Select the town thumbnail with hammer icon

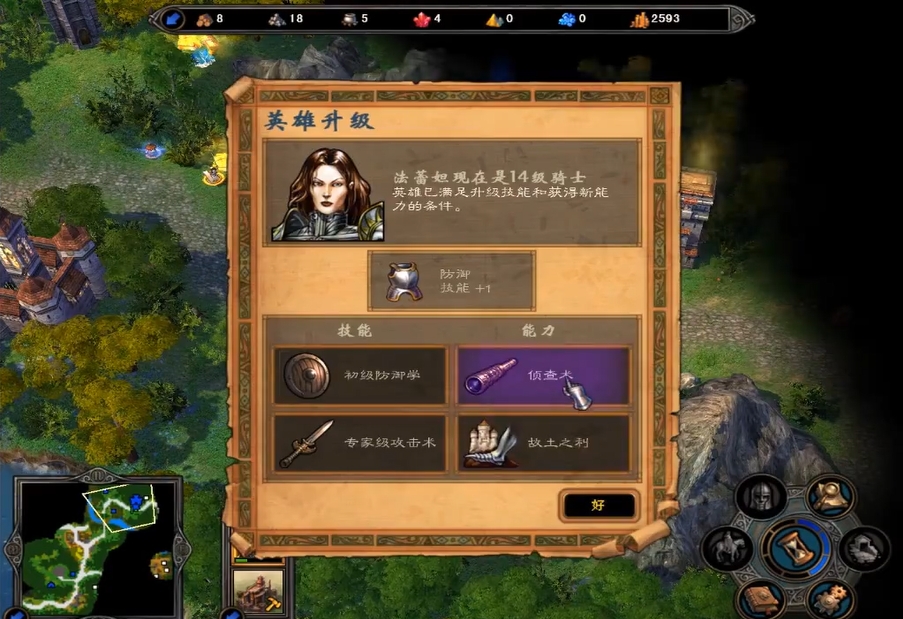[x=257, y=589]
